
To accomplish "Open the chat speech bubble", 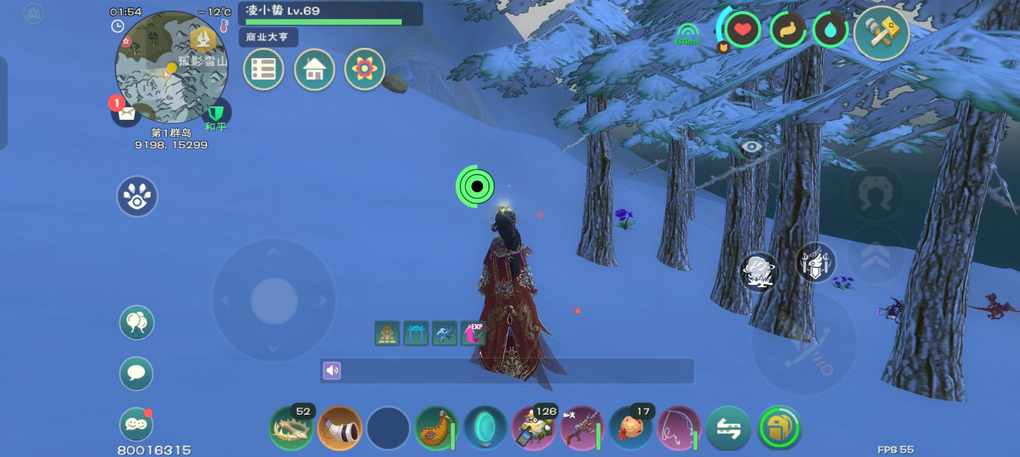I will click(x=137, y=373).
